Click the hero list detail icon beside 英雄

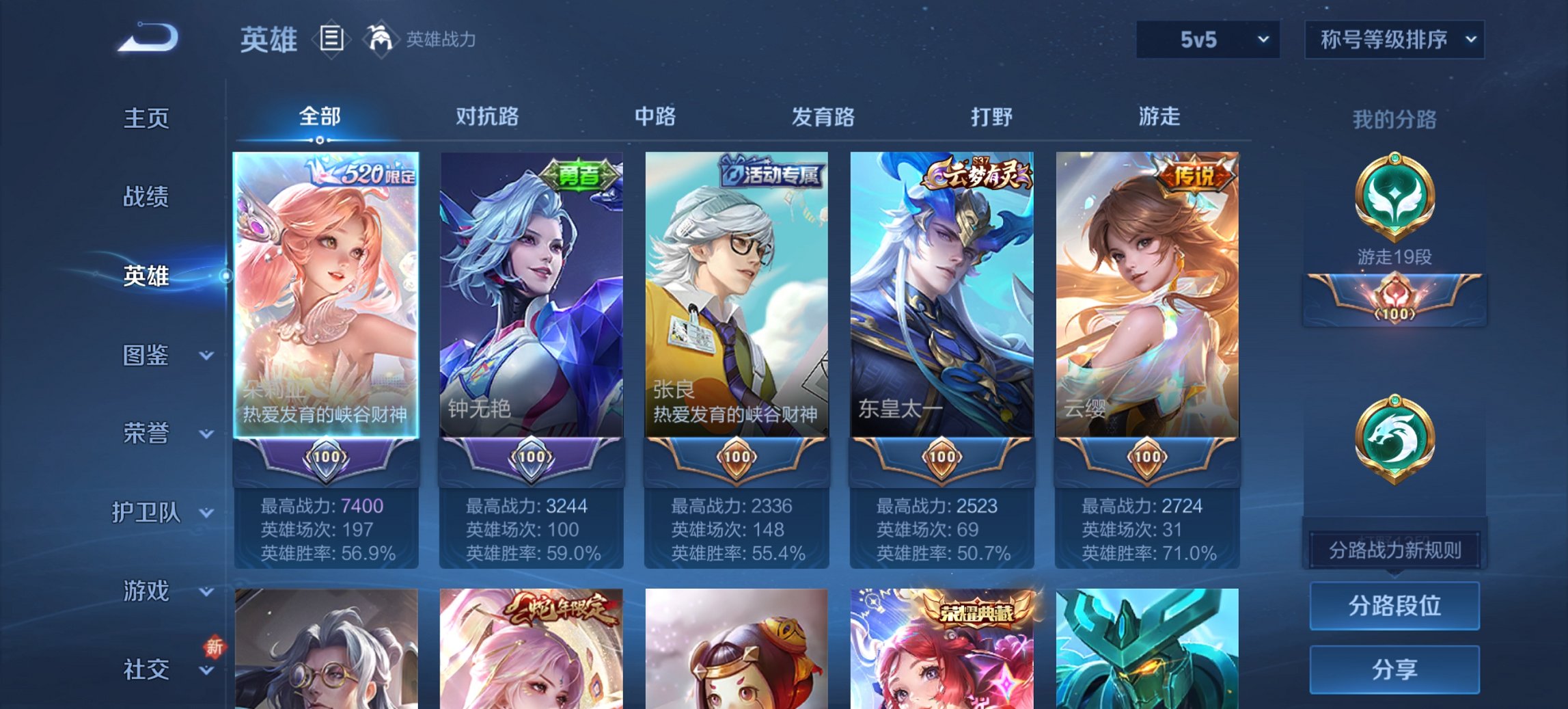(331, 40)
